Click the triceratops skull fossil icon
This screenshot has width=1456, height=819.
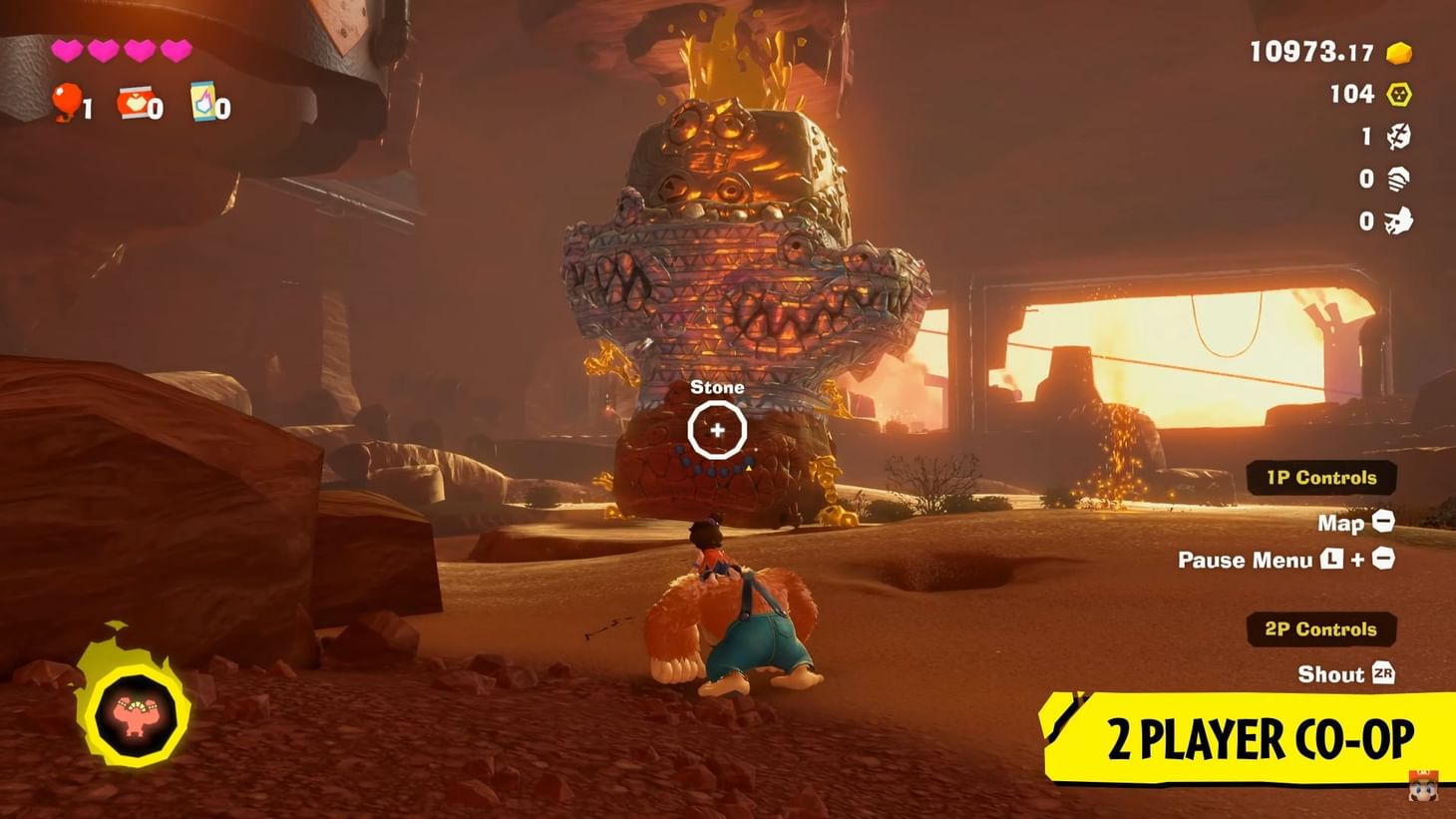pos(1398,218)
